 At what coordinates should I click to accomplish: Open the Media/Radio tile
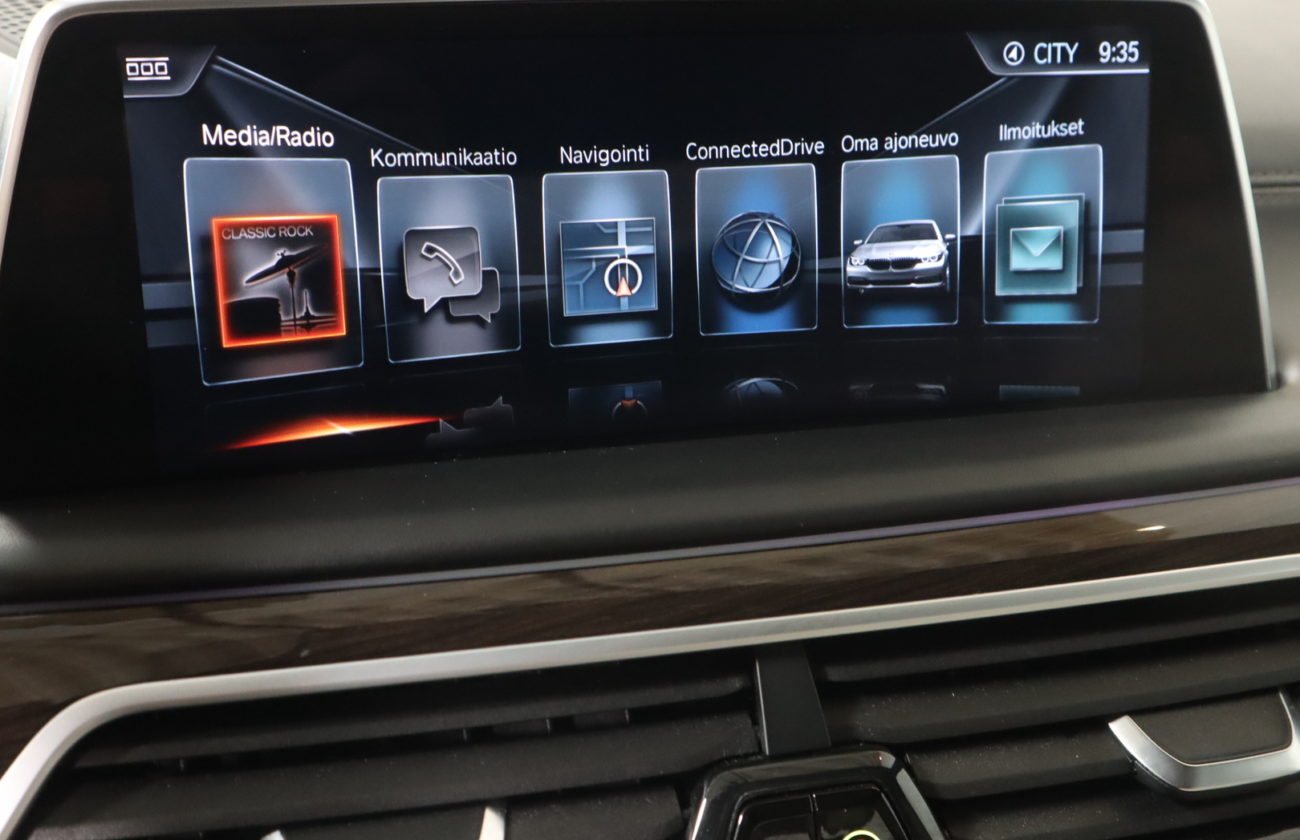point(273,270)
